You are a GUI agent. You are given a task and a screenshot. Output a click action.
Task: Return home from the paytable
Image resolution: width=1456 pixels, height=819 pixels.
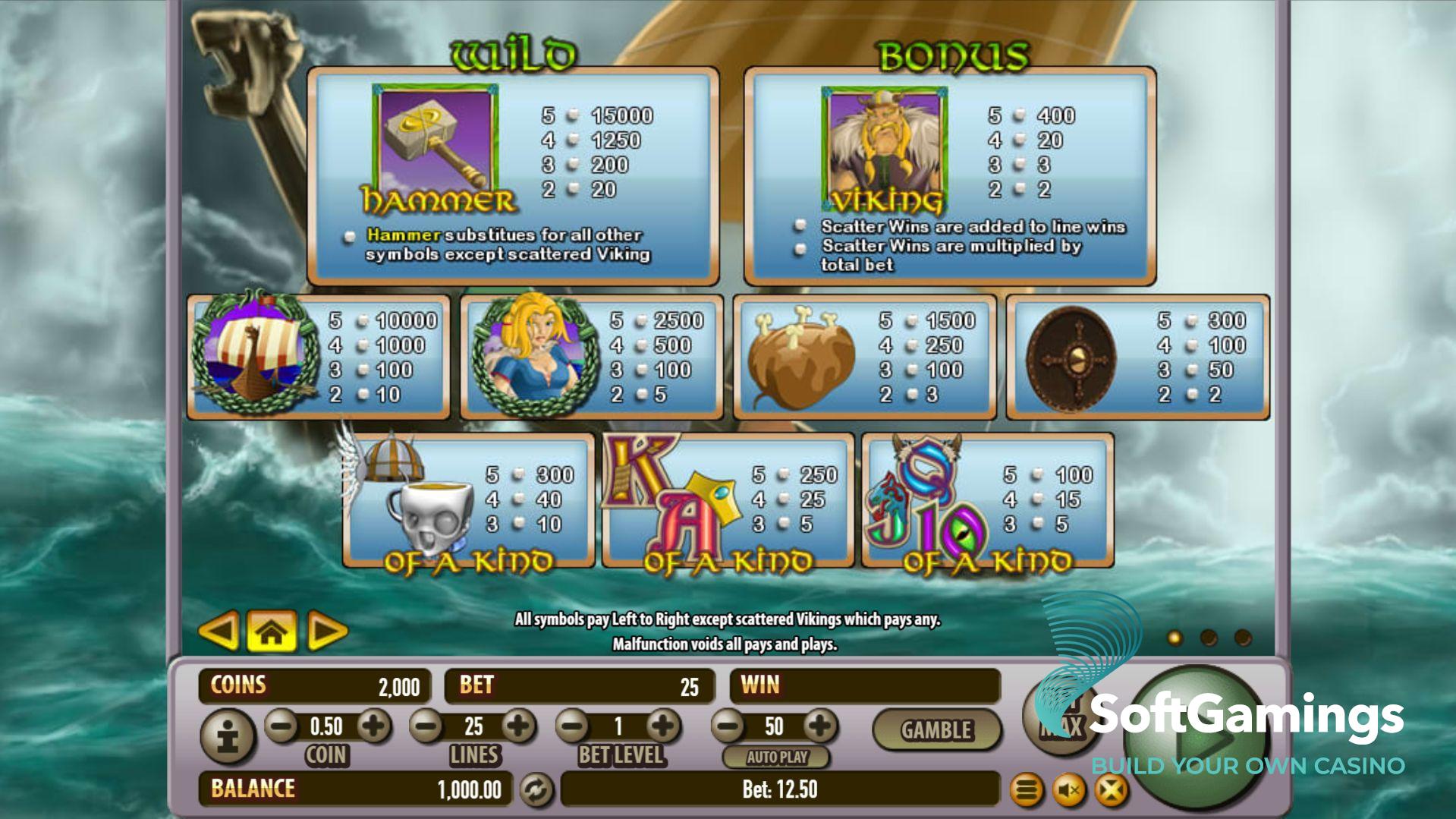[x=272, y=632]
